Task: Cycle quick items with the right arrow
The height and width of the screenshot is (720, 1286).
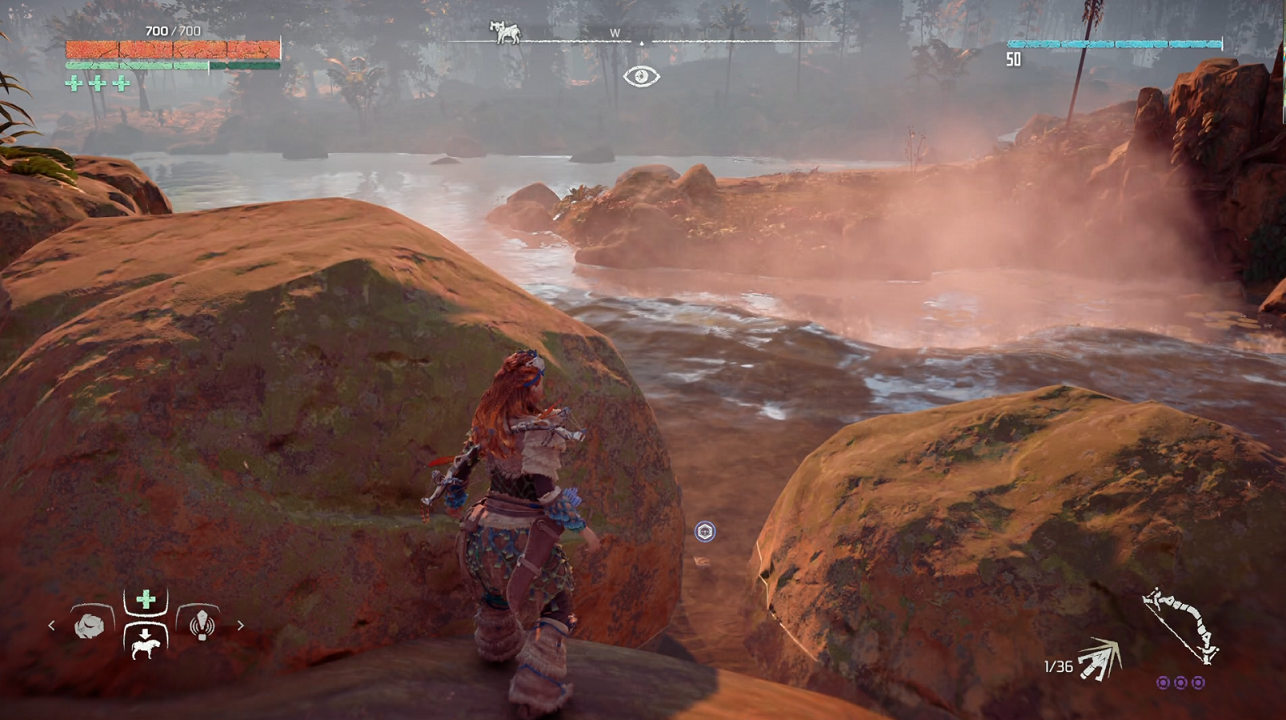Action: [x=240, y=626]
